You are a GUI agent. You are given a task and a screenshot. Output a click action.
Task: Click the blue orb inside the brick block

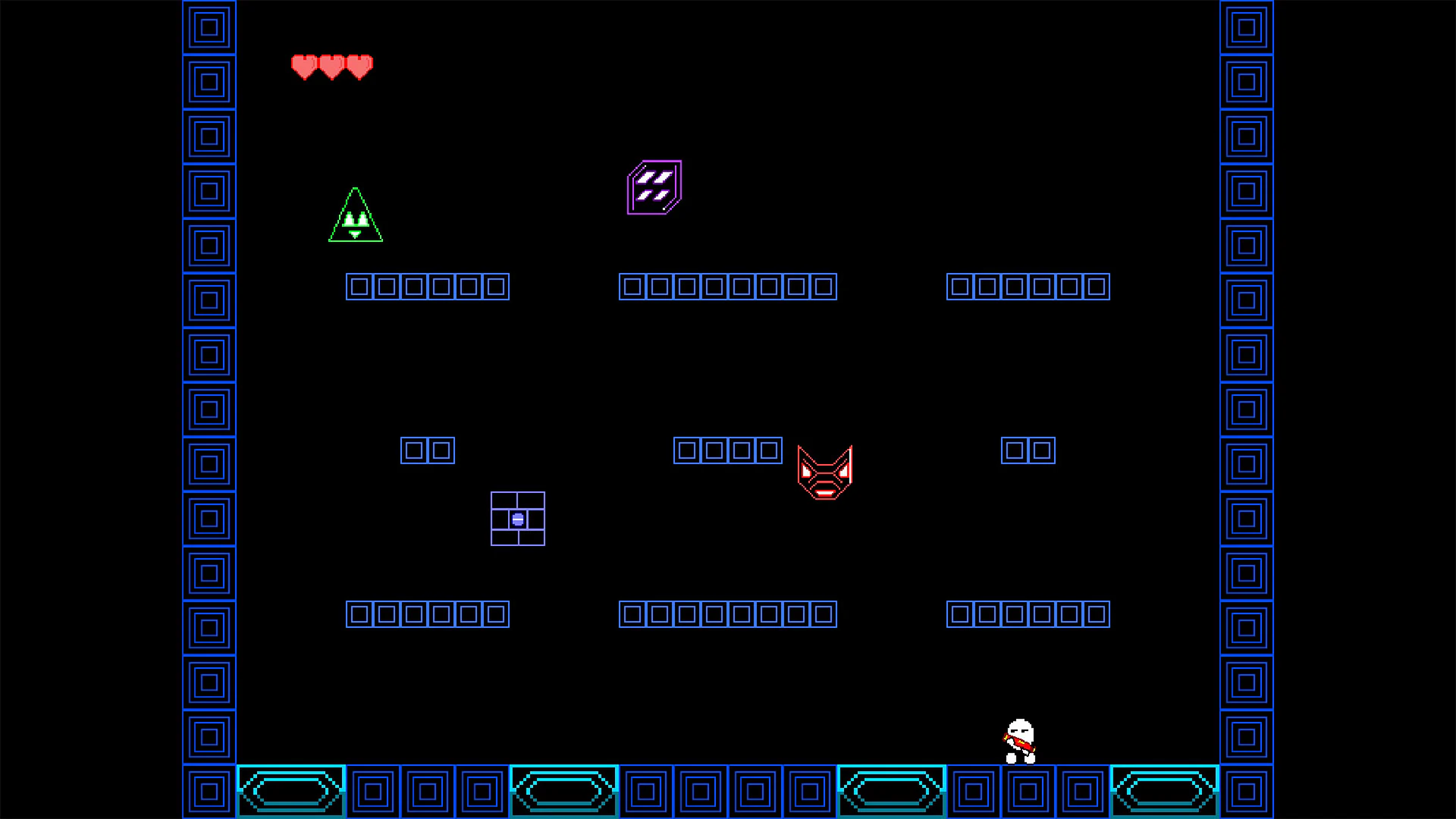[x=518, y=519]
